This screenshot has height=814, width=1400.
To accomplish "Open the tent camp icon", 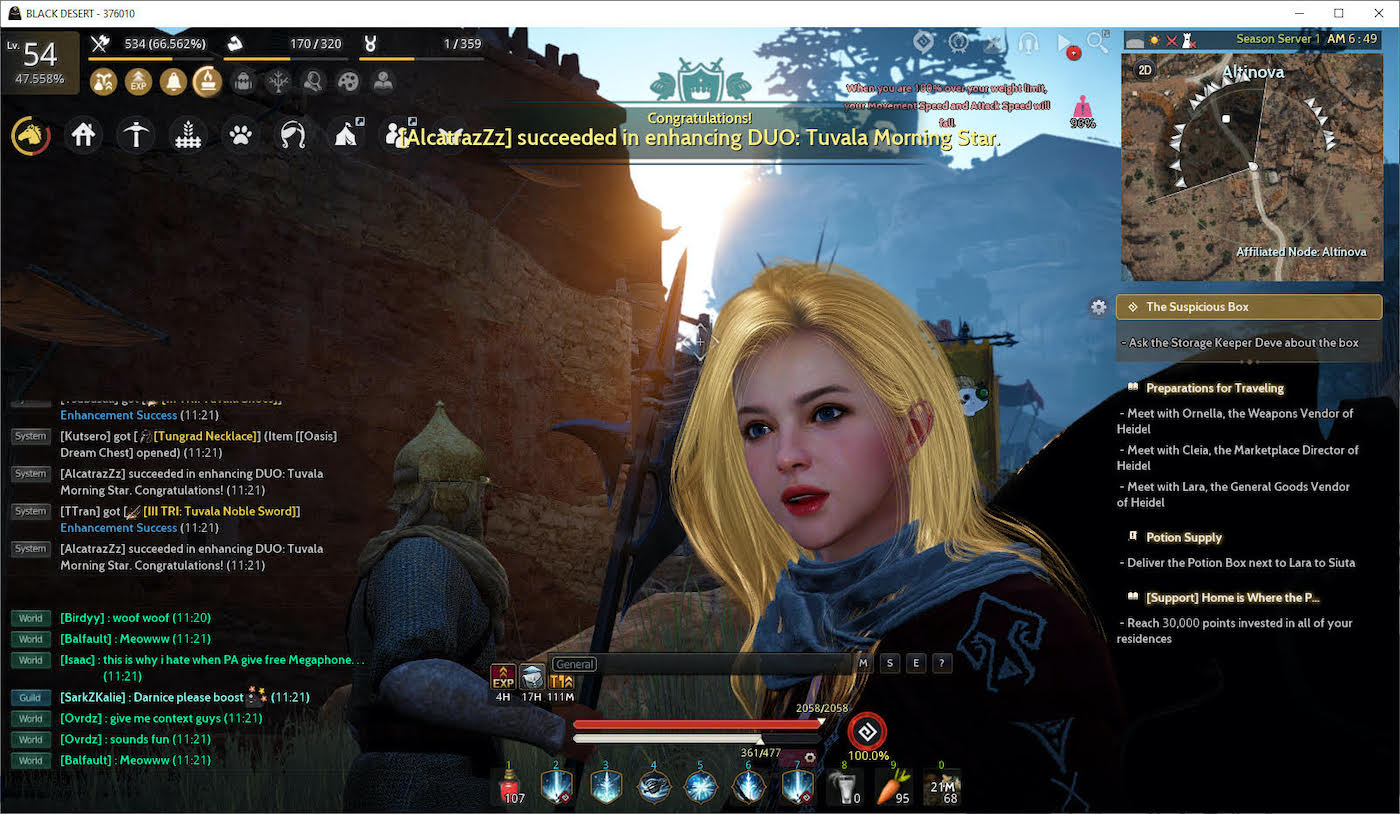I will tap(346, 133).
